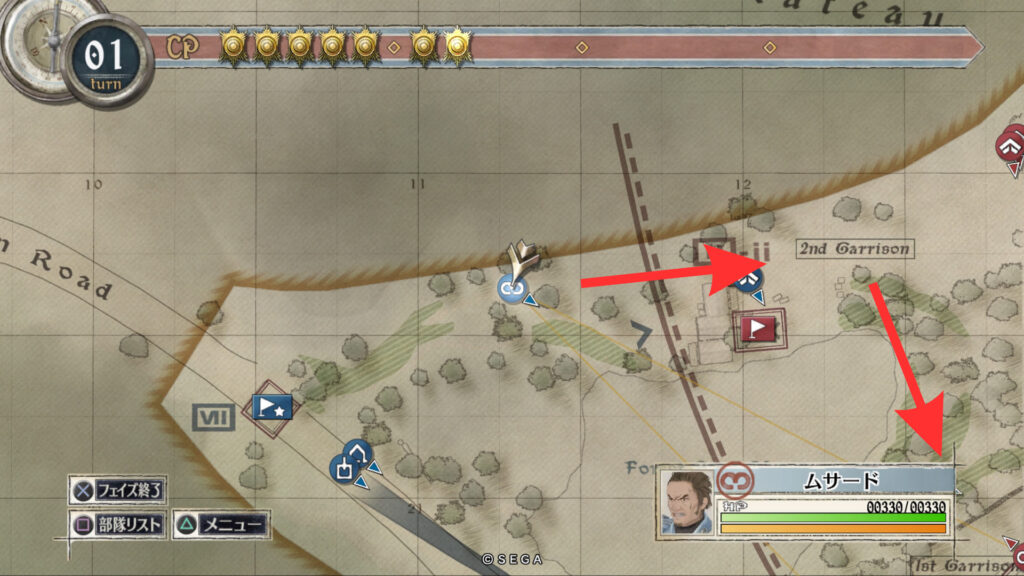Select the blue unit under the cursor pointer

[x=512, y=288]
